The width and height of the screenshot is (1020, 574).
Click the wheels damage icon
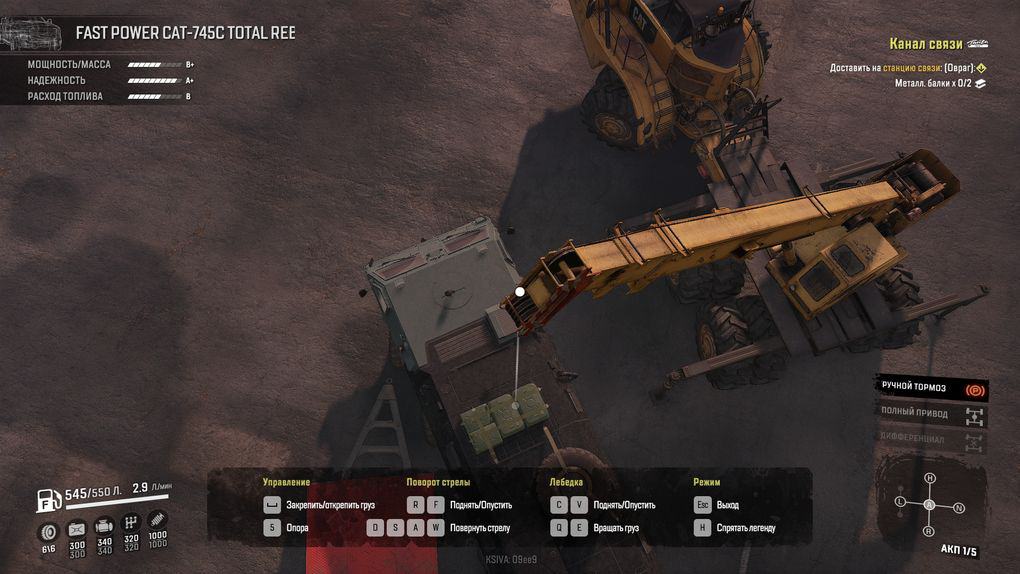48,531
